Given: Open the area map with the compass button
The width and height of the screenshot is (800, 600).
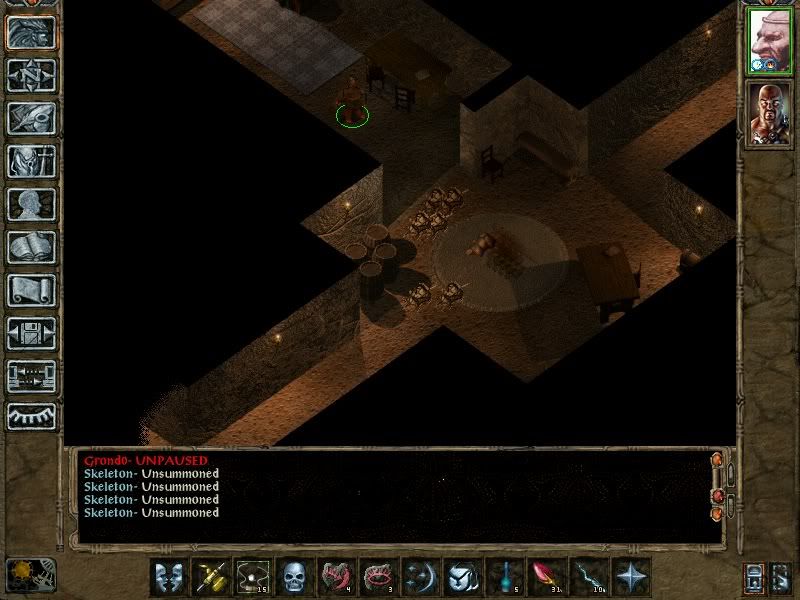Looking at the screenshot, I should click(x=31, y=75).
